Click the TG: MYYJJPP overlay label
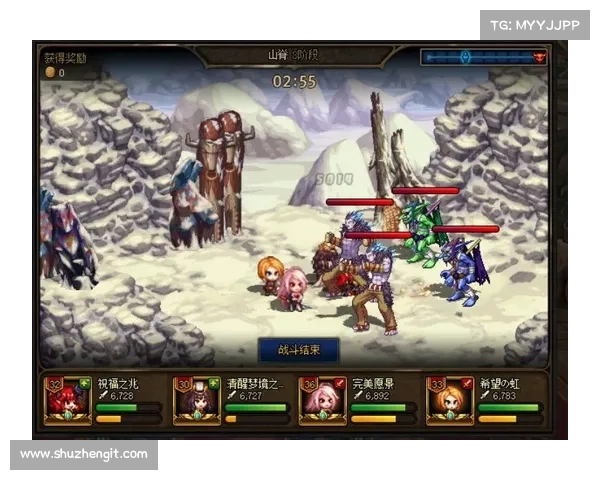 (536, 24)
